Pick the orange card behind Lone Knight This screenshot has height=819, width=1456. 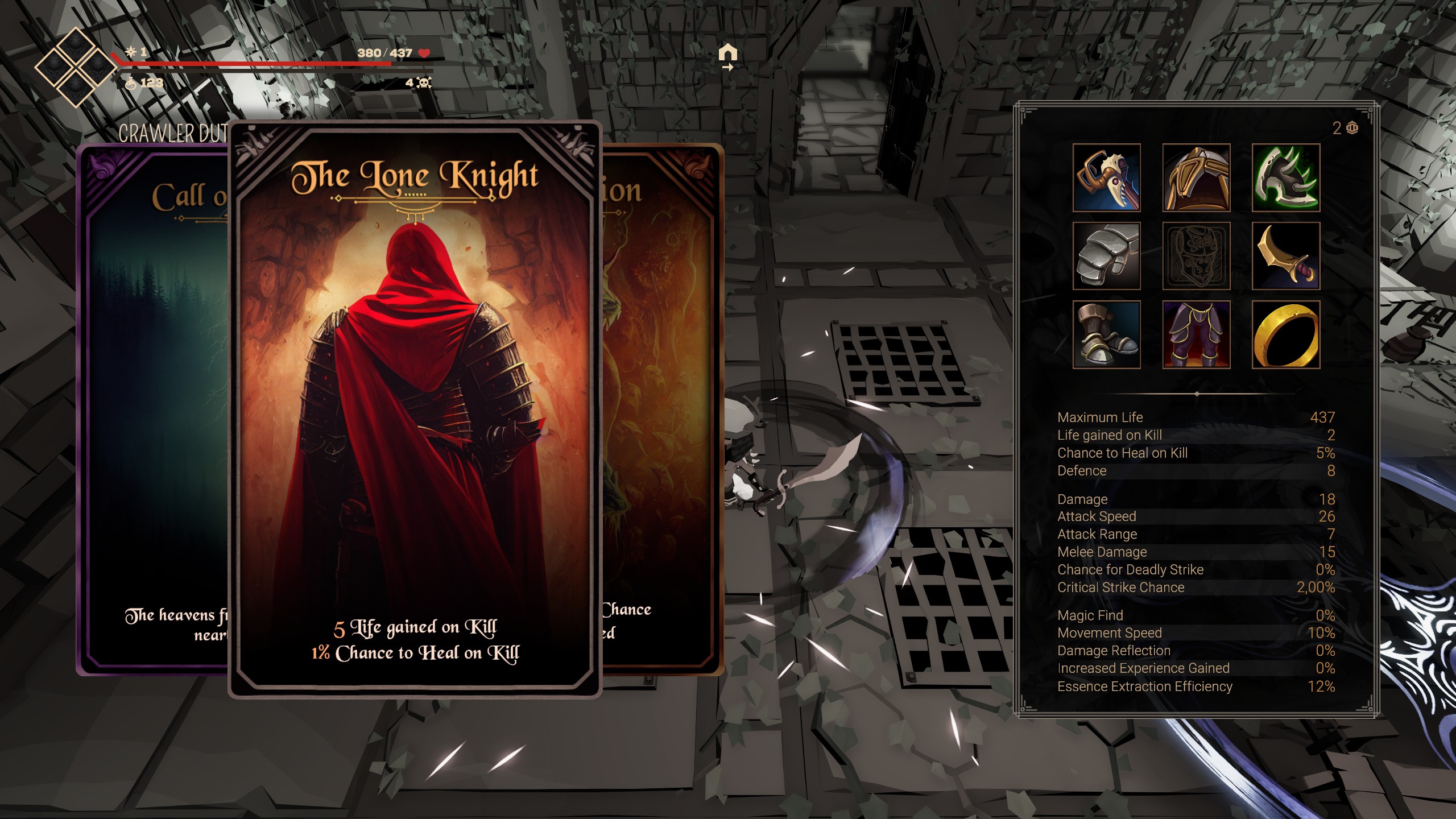tap(663, 409)
